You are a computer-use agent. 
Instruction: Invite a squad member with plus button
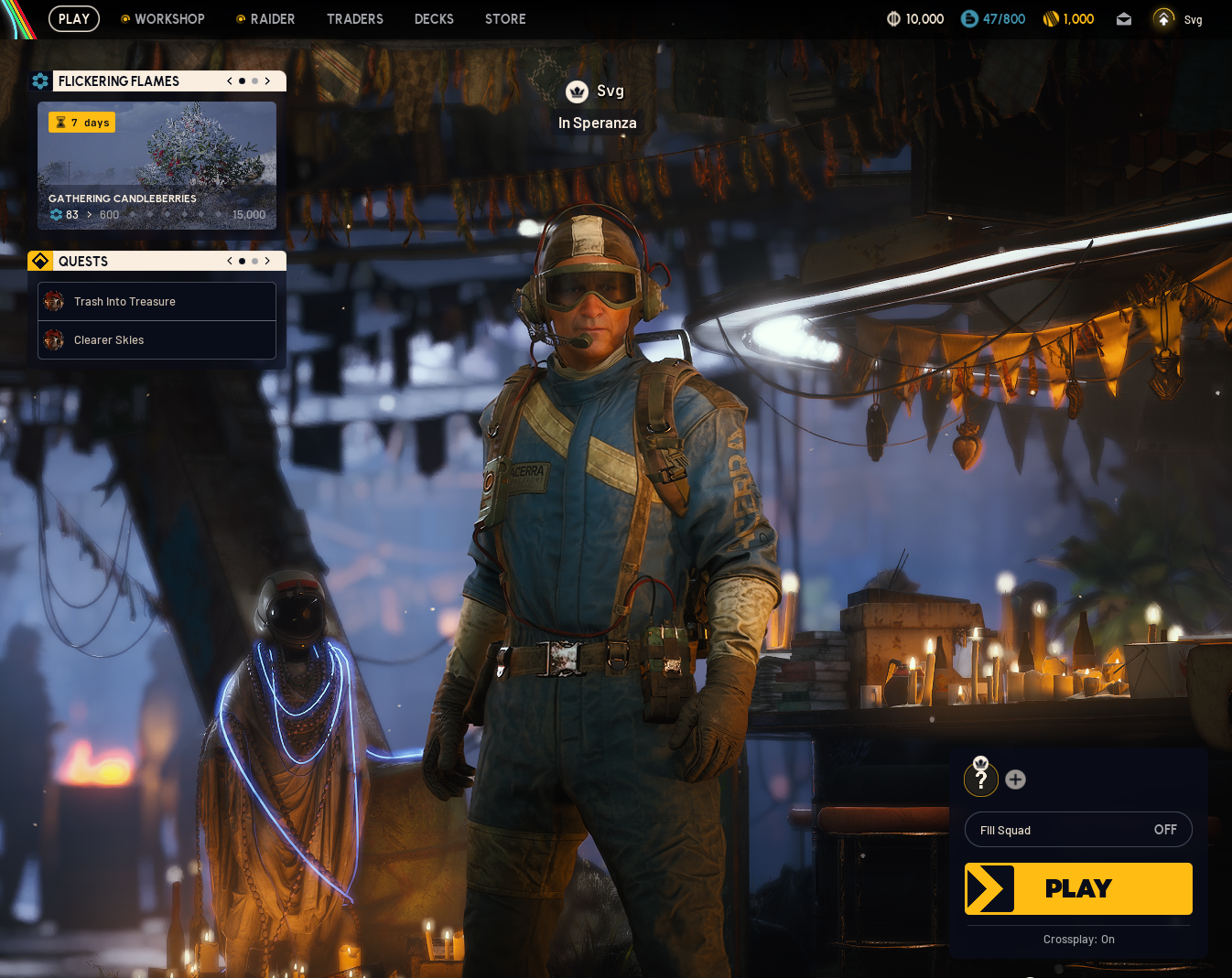coord(1015,779)
